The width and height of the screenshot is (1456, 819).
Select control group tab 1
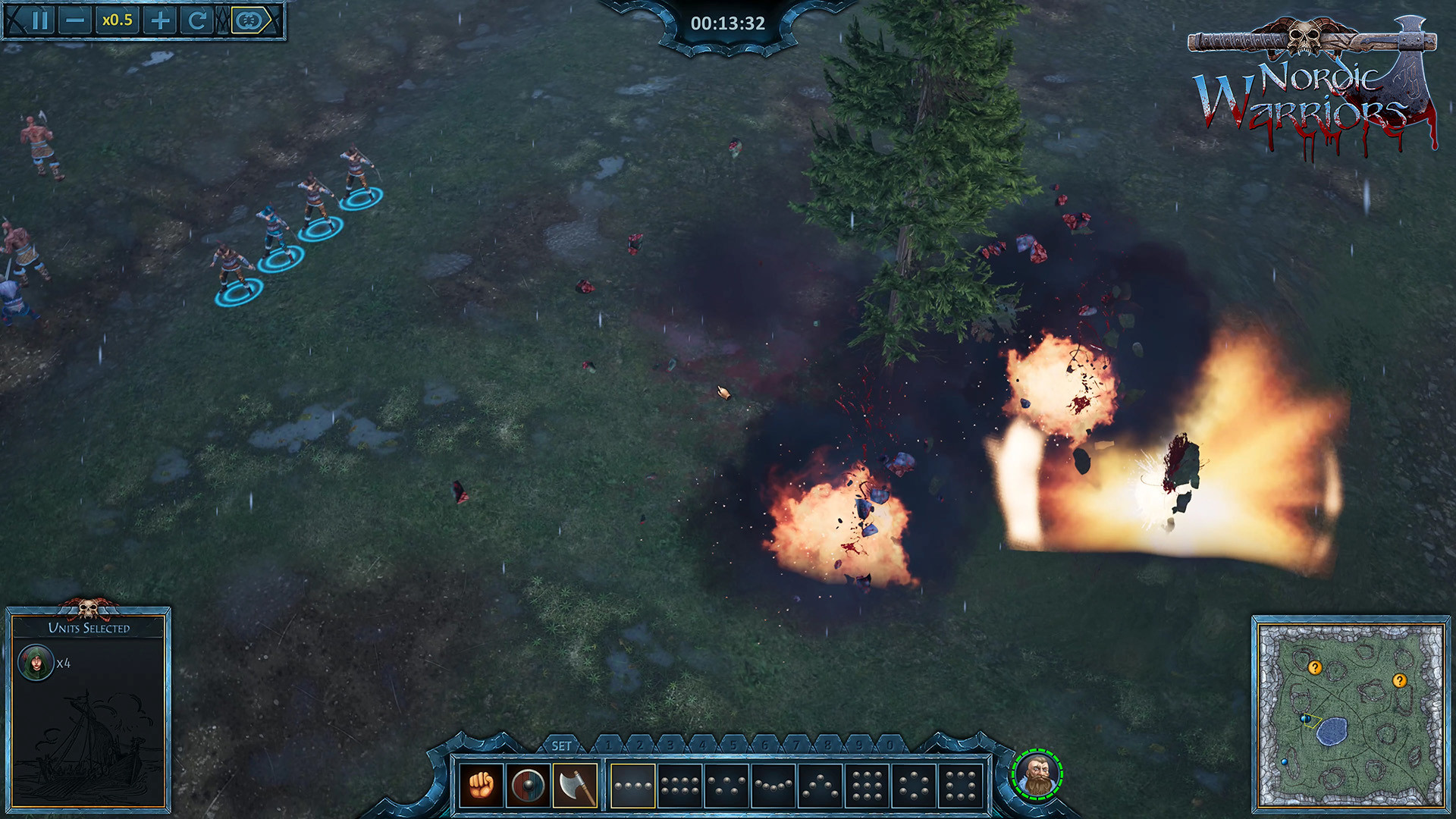click(608, 746)
